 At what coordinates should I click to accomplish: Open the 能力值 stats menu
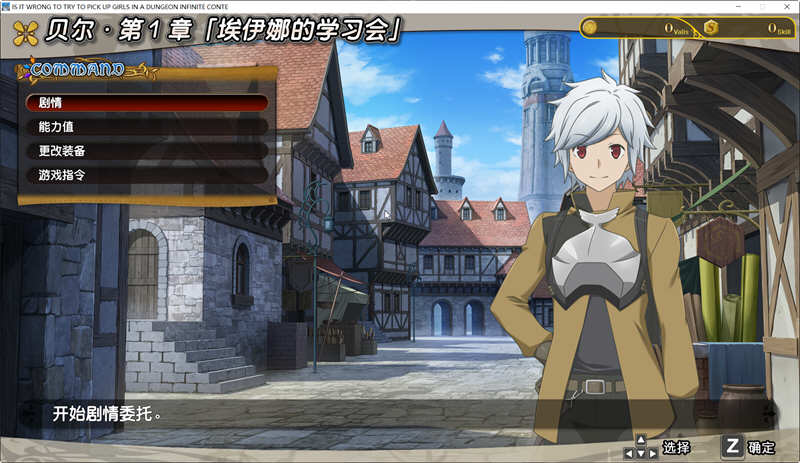click(147, 127)
